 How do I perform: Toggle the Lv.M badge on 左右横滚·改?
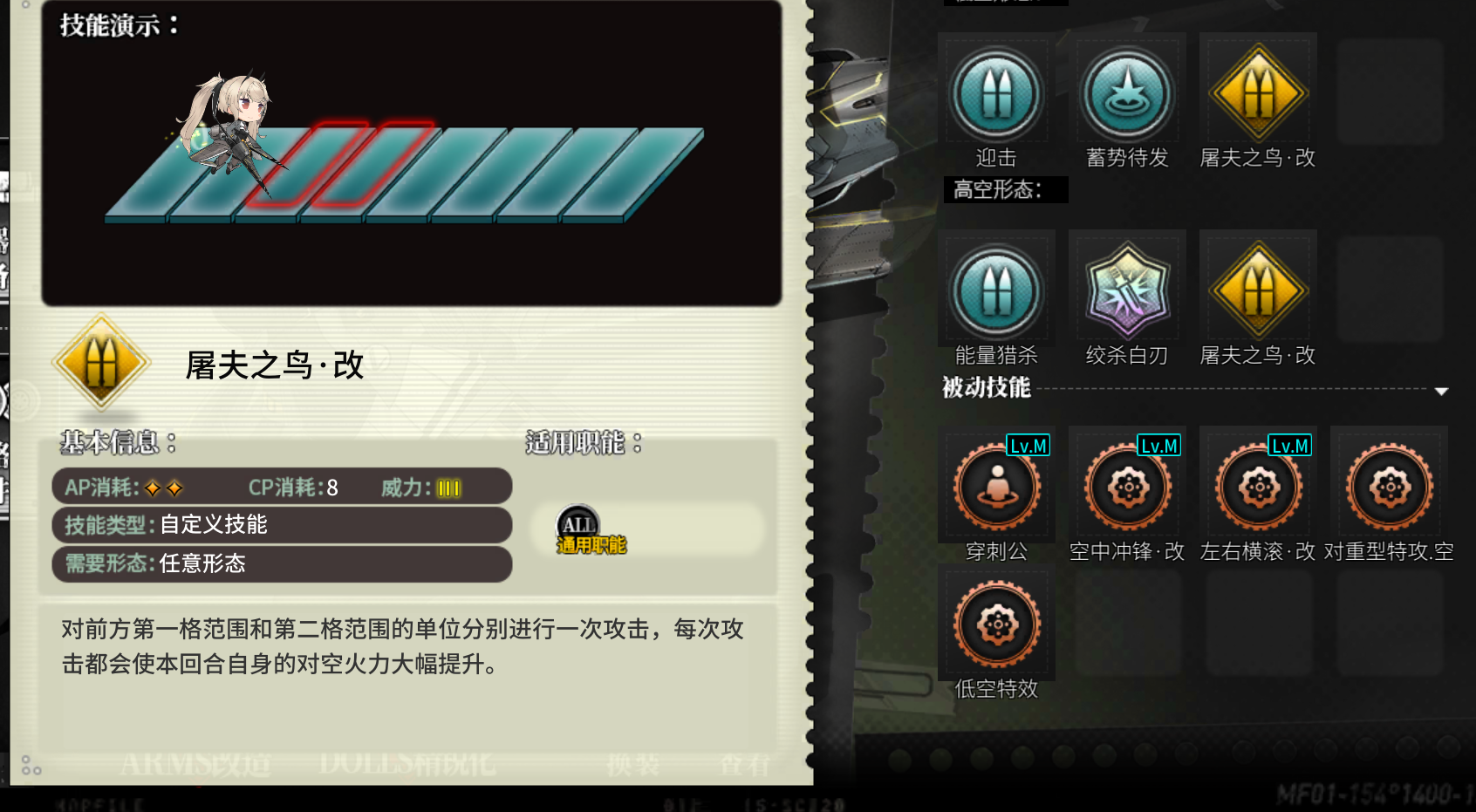click(1289, 446)
